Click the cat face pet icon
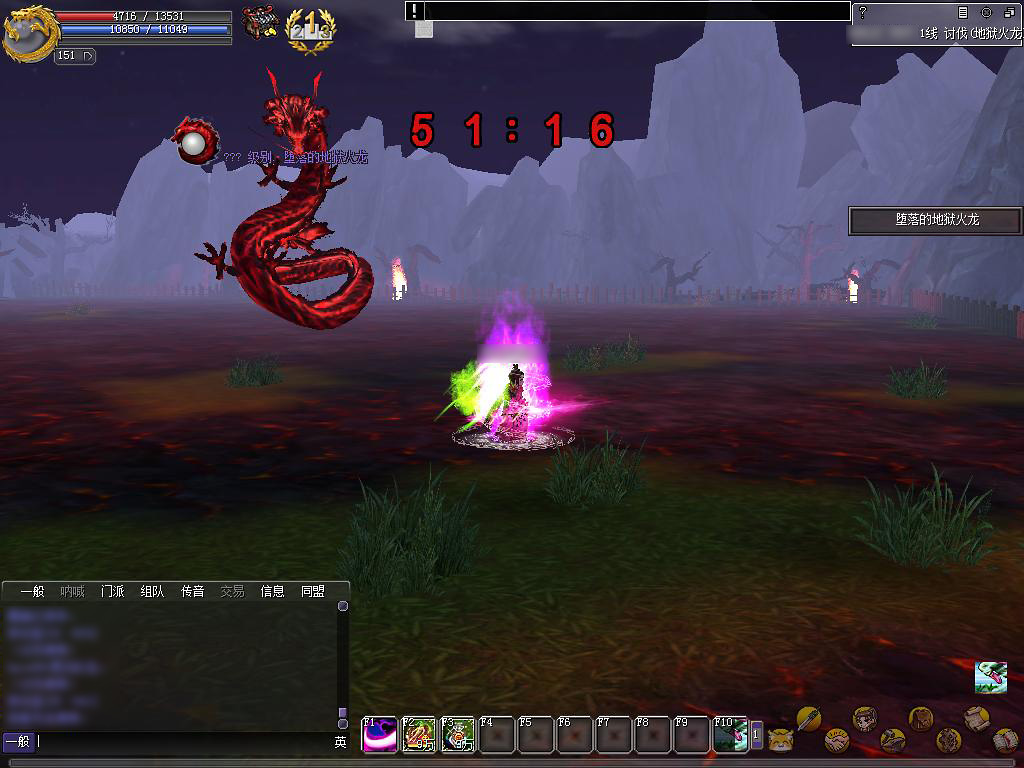This screenshot has width=1024, height=768. (x=780, y=740)
